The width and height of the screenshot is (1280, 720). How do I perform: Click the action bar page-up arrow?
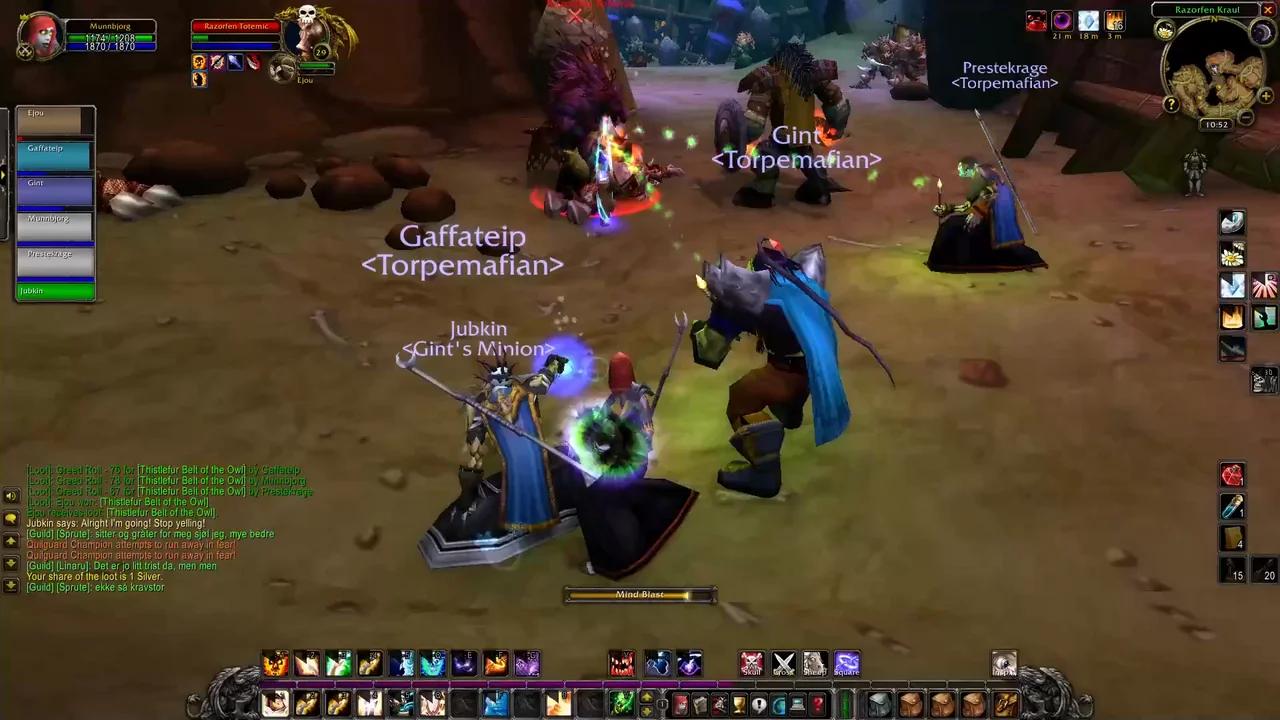(x=647, y=696)
